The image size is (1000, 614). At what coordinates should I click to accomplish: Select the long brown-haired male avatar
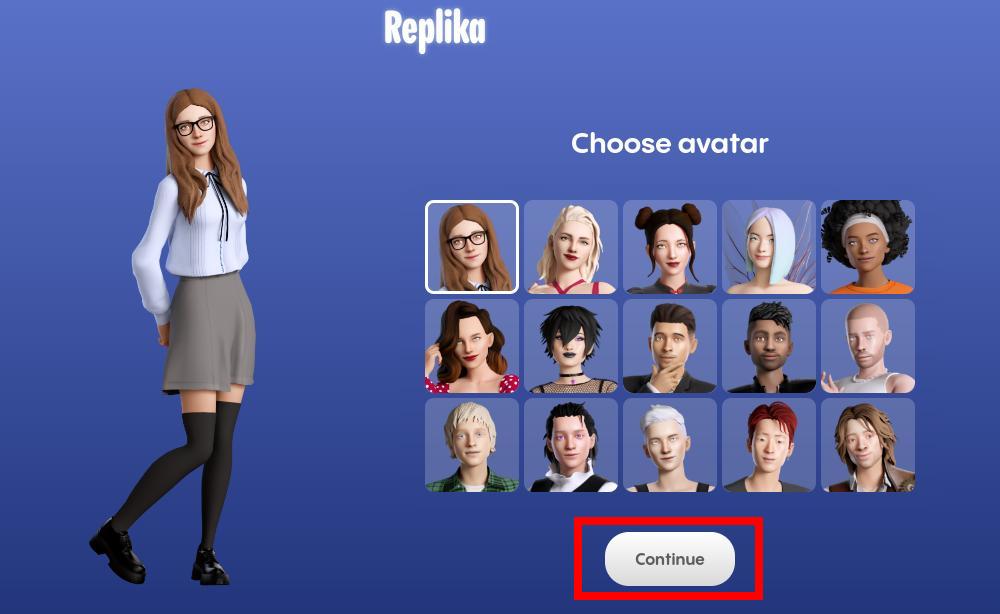(x=868, y=445)
